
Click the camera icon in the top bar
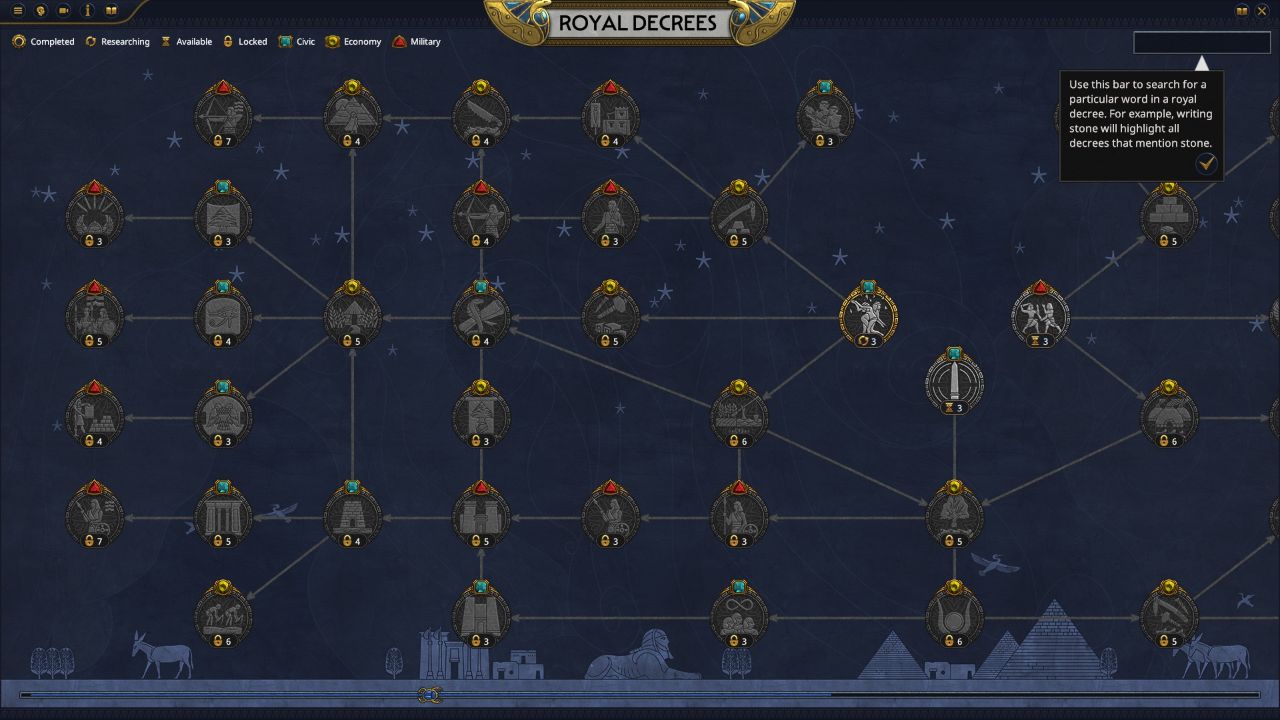[63, 10]
